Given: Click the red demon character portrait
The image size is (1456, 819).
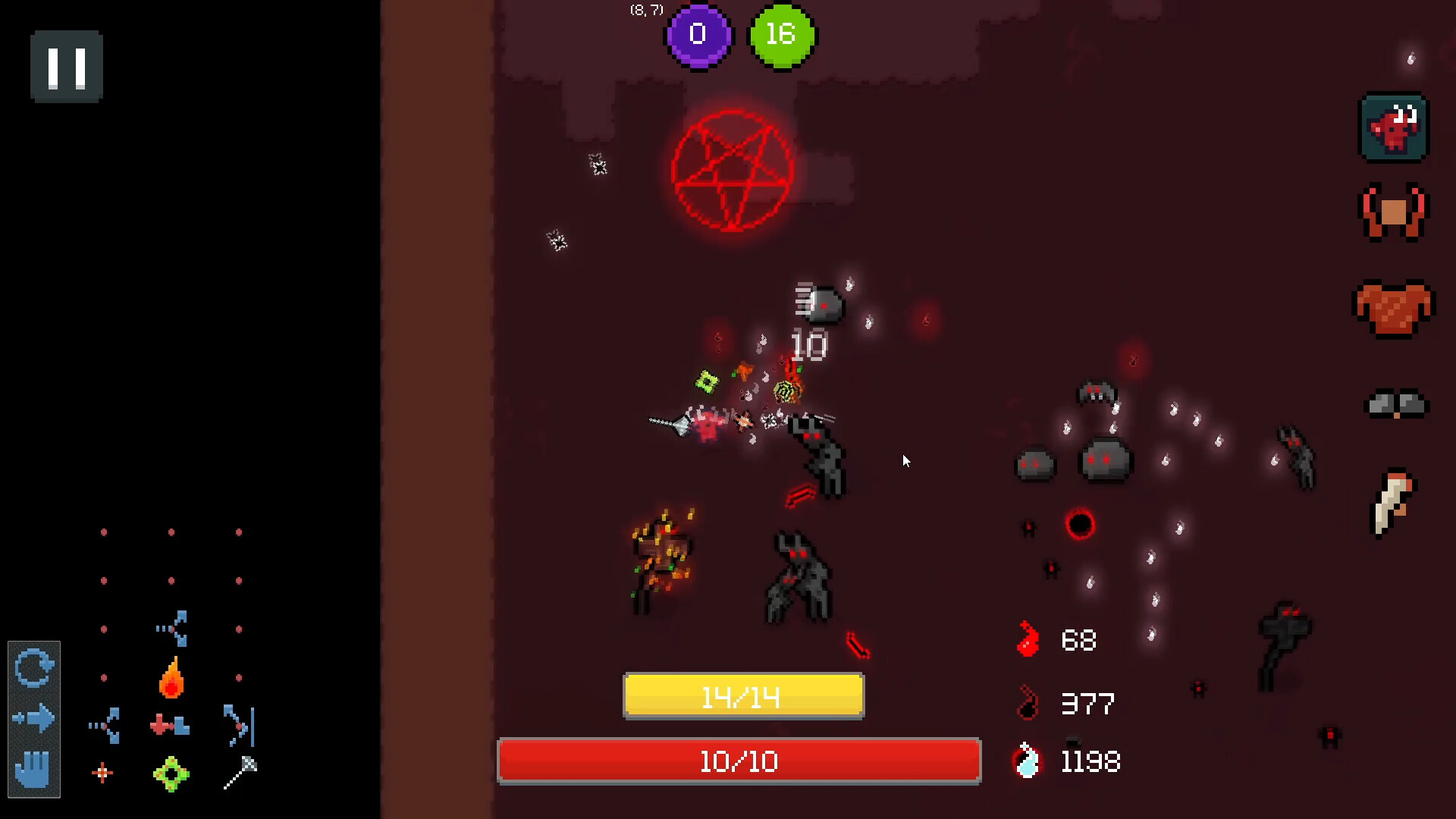Looking at the screenshot, I should coord(1394,127).
